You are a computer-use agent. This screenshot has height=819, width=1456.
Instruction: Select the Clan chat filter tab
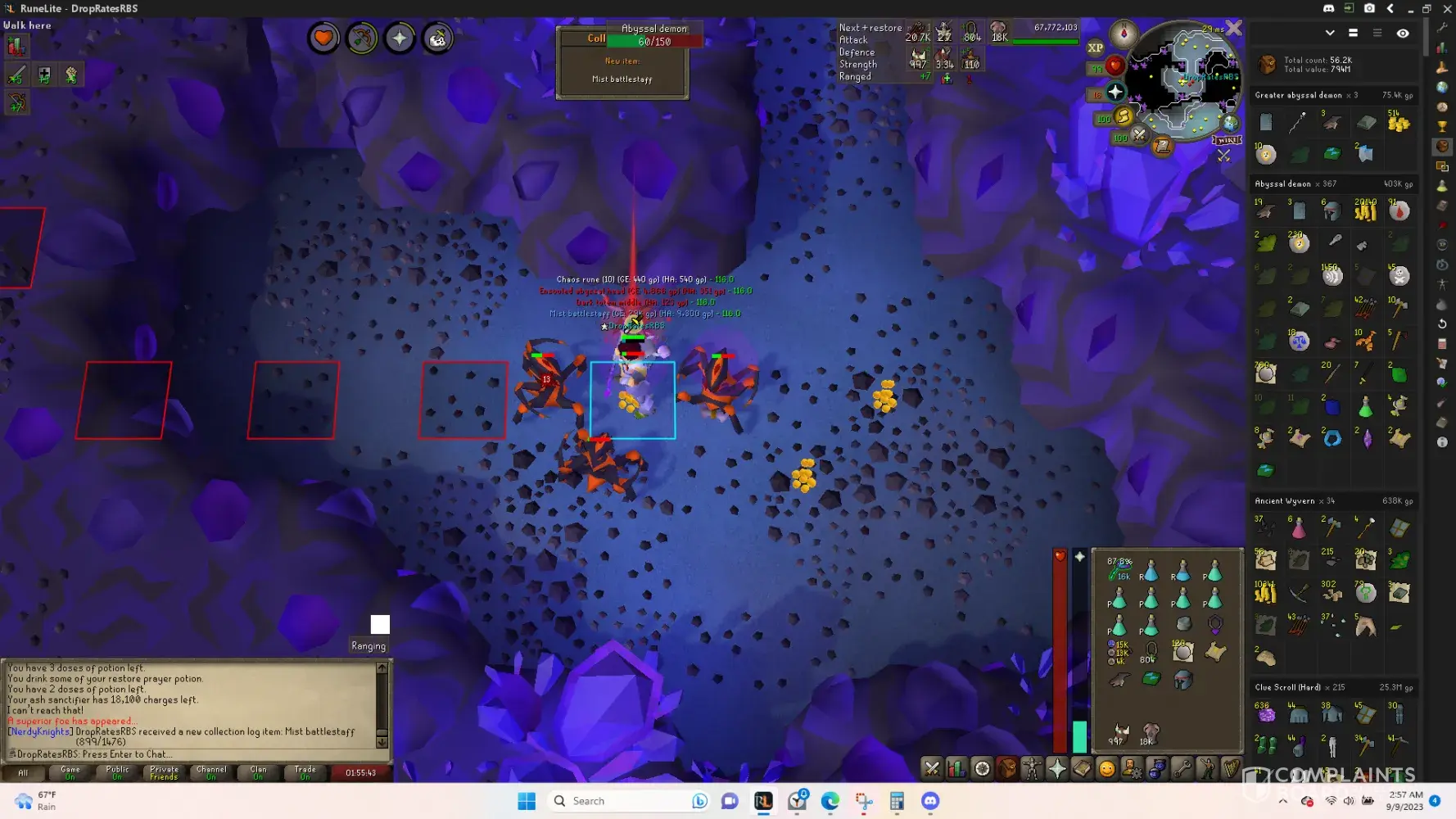(258, 772)
